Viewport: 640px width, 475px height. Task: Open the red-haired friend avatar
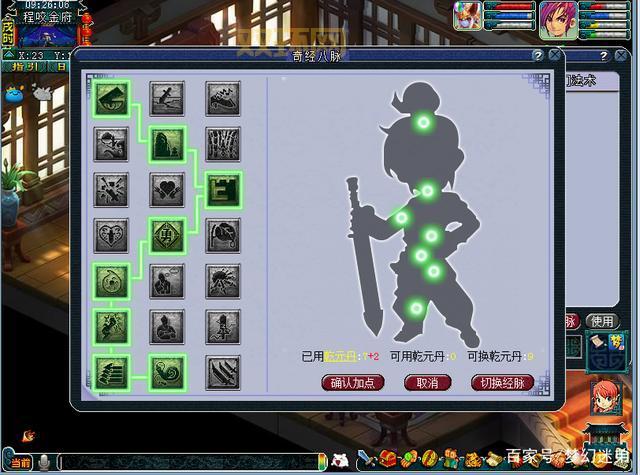coord(604,397)
